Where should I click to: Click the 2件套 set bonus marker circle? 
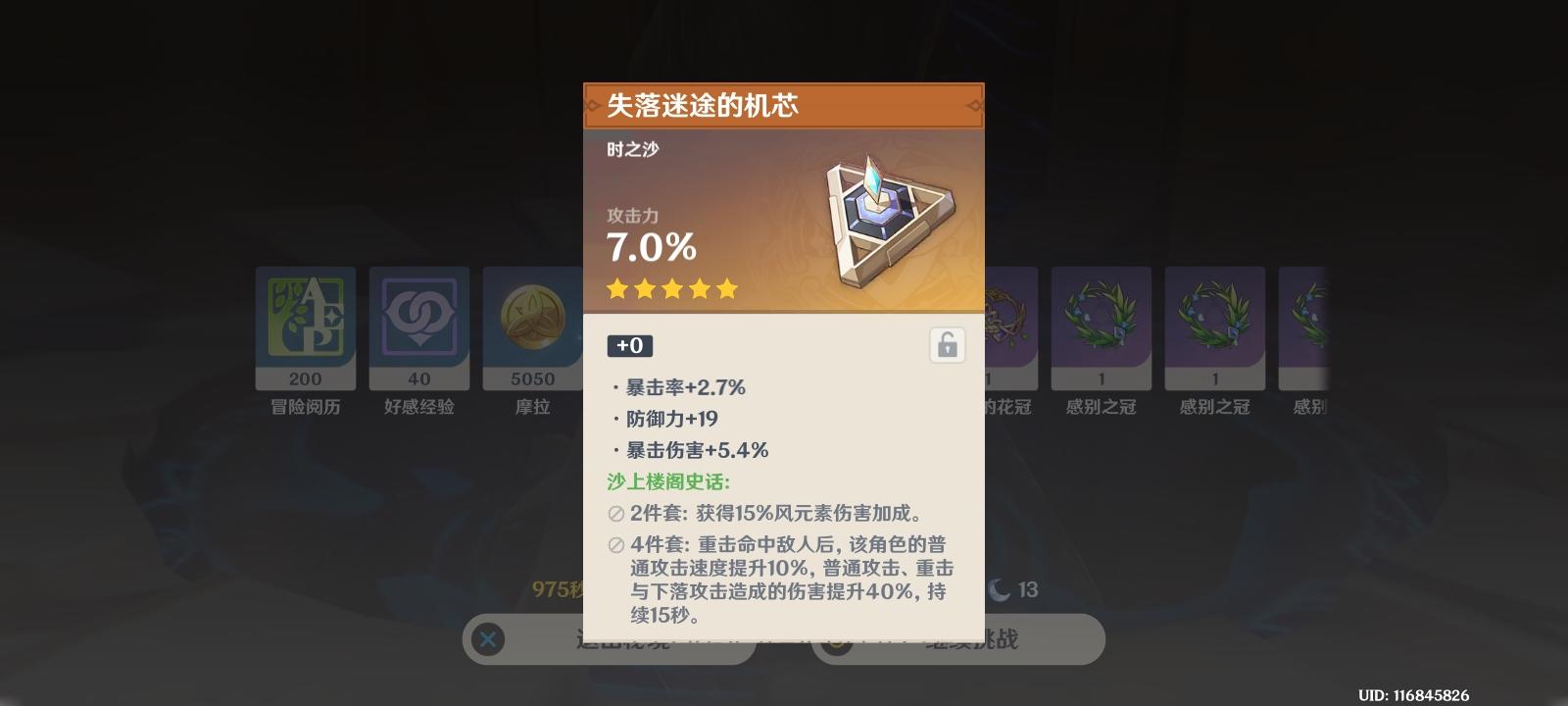coord(615,514)
